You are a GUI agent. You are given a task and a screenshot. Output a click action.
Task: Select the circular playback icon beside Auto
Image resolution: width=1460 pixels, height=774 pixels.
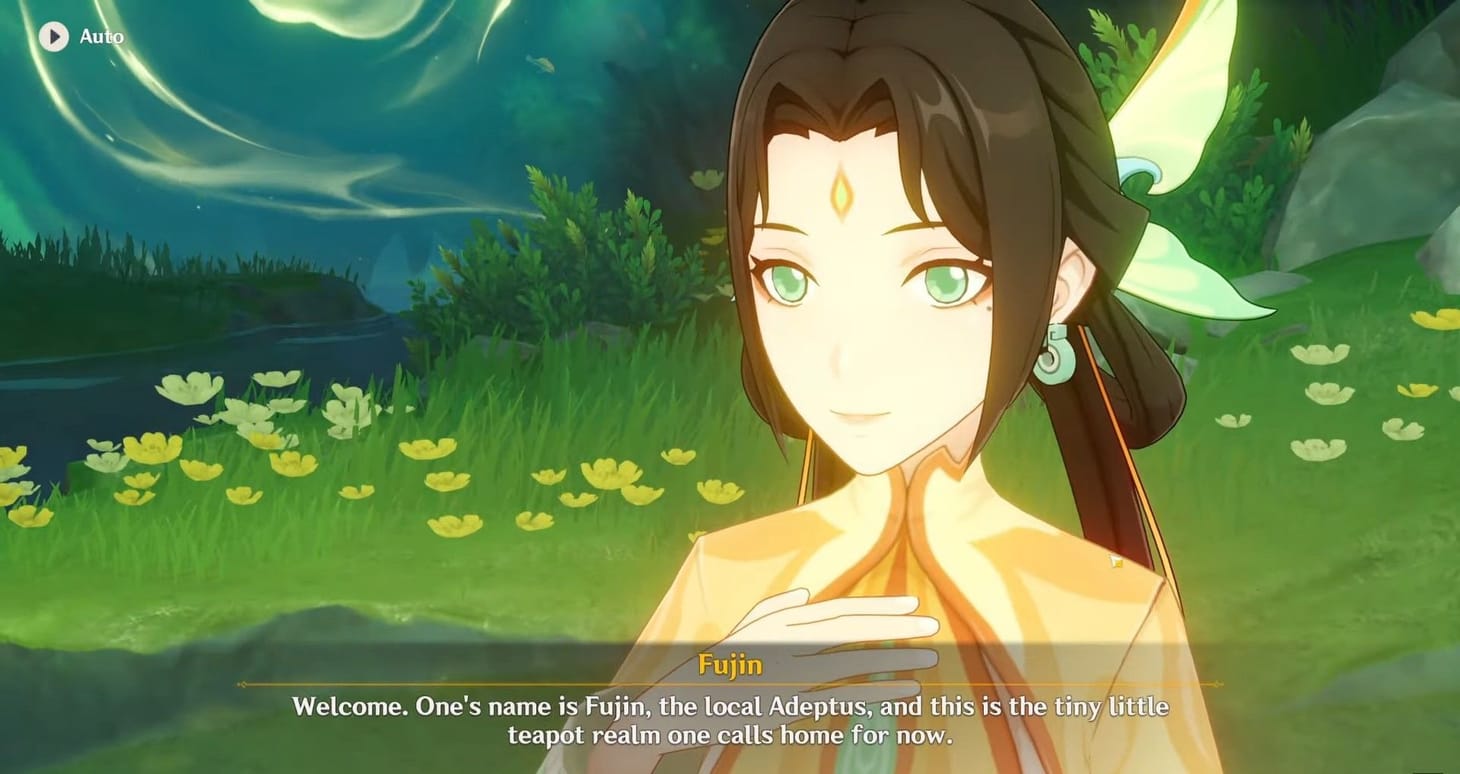[x=53, y=37]
